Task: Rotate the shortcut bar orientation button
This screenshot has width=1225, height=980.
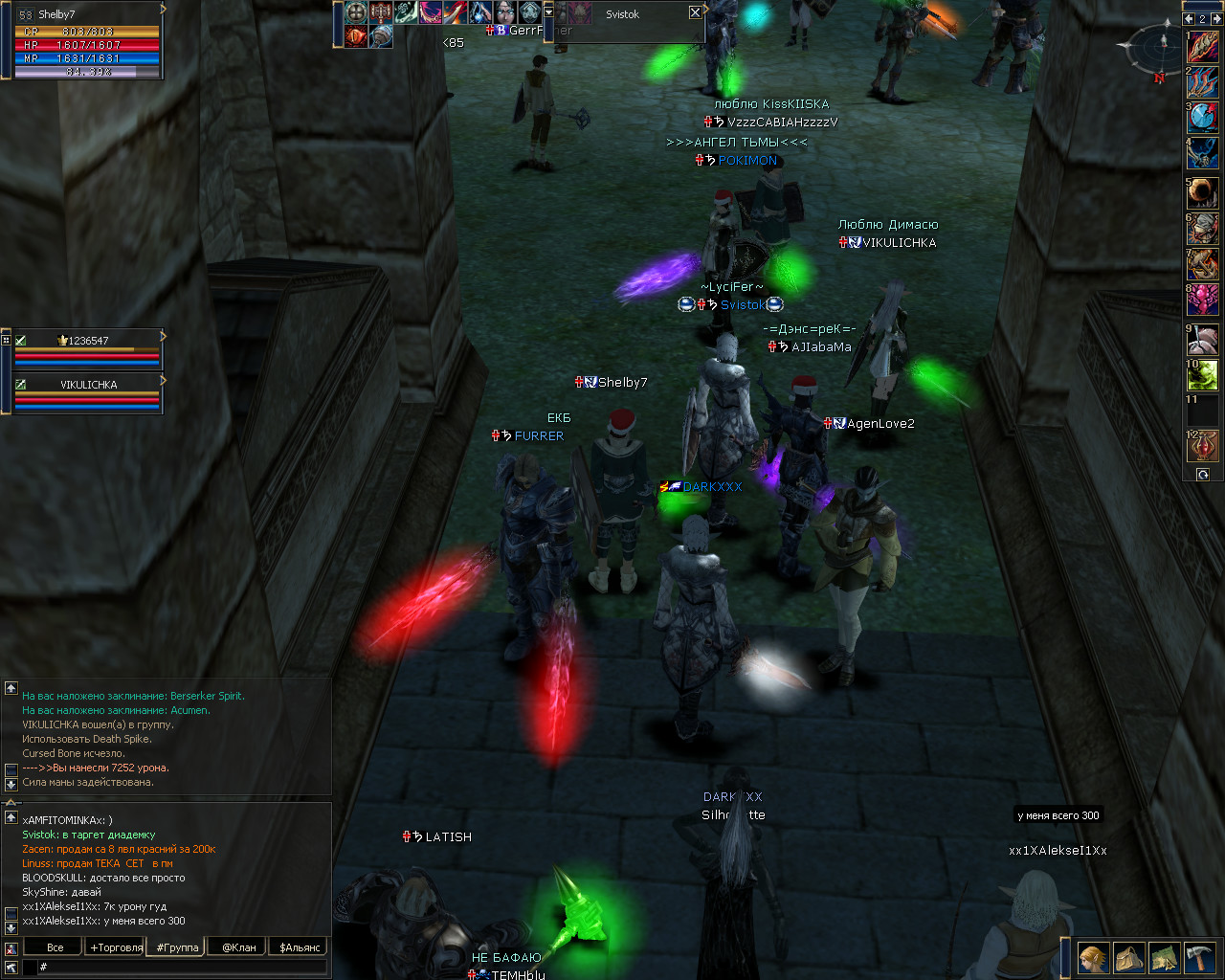Action: [x=1203, y=475]
